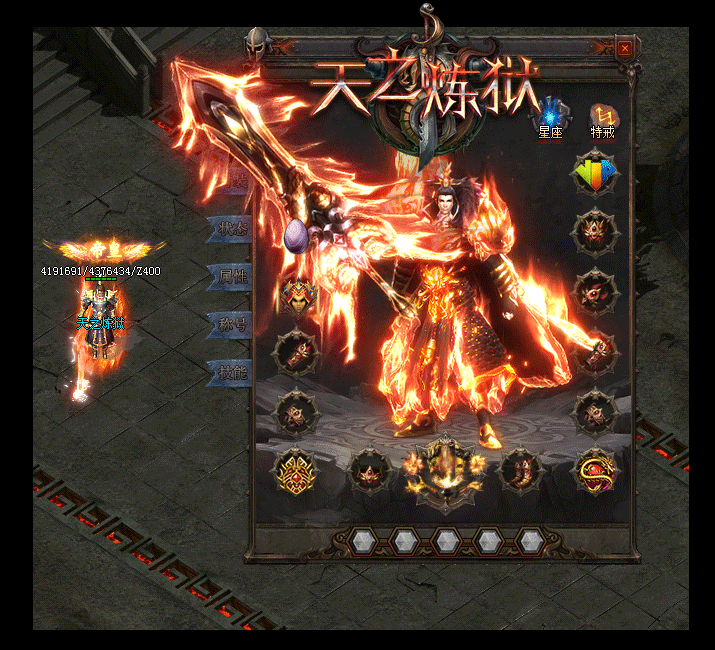The height and width of the screenshot is (650, 715).
Task: Open the 特戒 special ring icon
Action: (x=603, y=118)
